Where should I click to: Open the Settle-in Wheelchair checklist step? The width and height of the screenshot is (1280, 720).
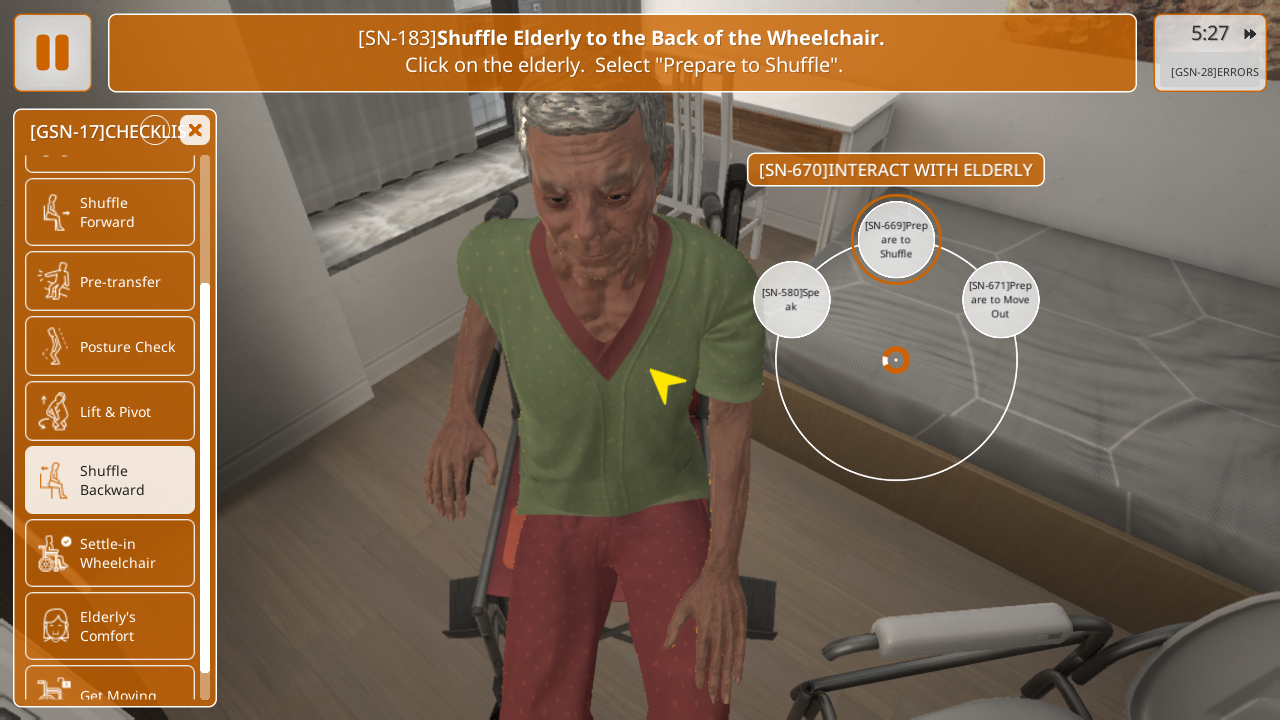point(110,553)
